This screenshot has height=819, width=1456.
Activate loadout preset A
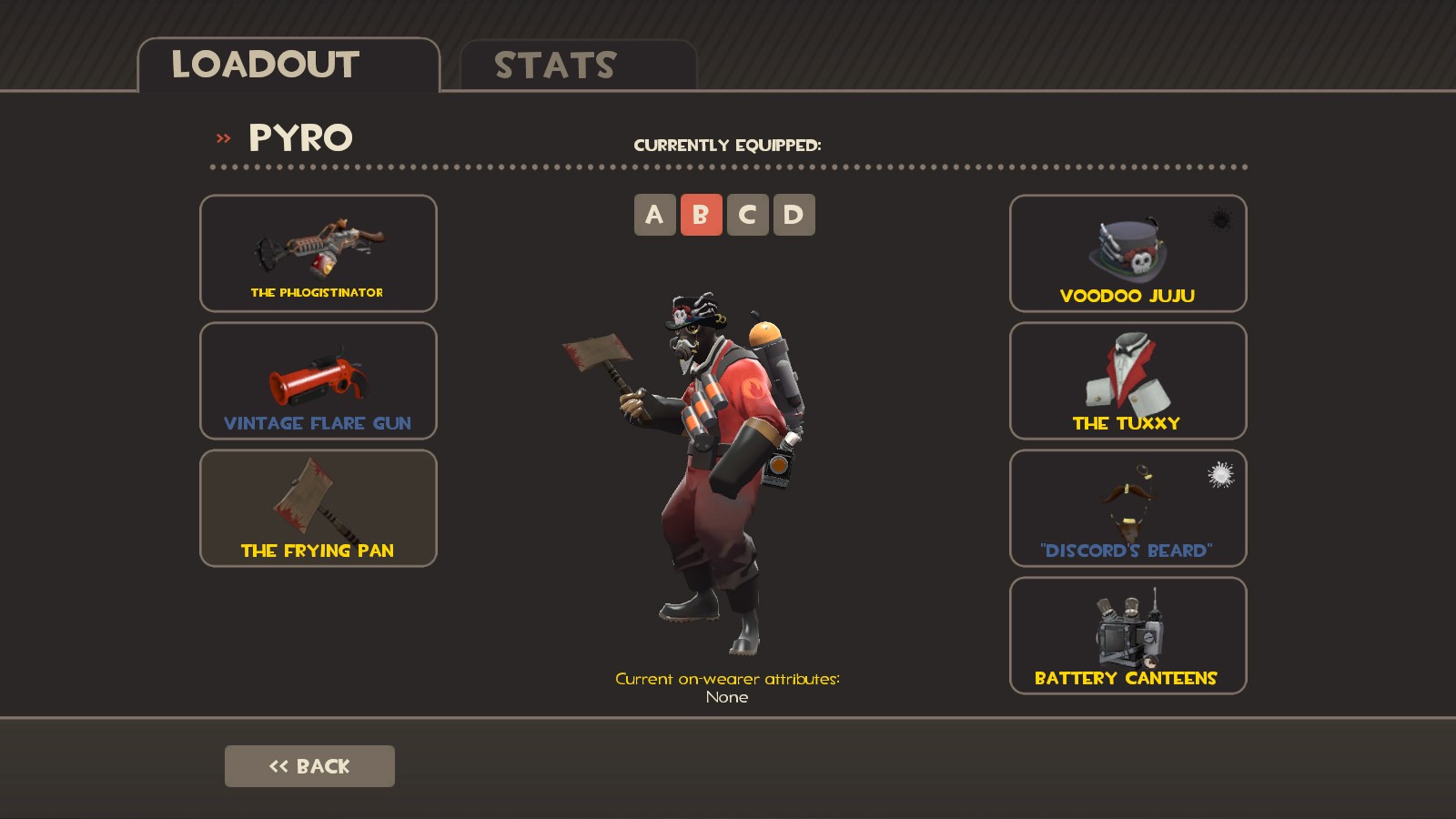pos(653,214)
